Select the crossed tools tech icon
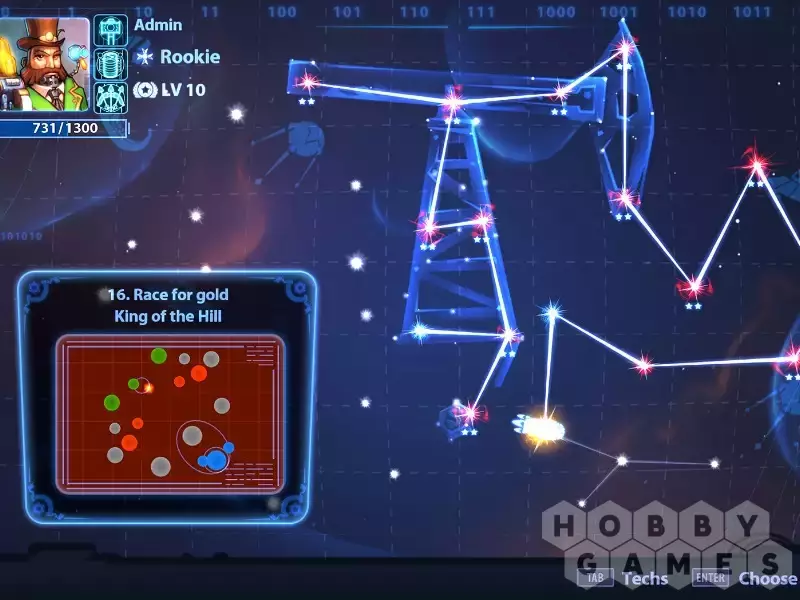Screen dimensions: 800x600 pos(110,97)
